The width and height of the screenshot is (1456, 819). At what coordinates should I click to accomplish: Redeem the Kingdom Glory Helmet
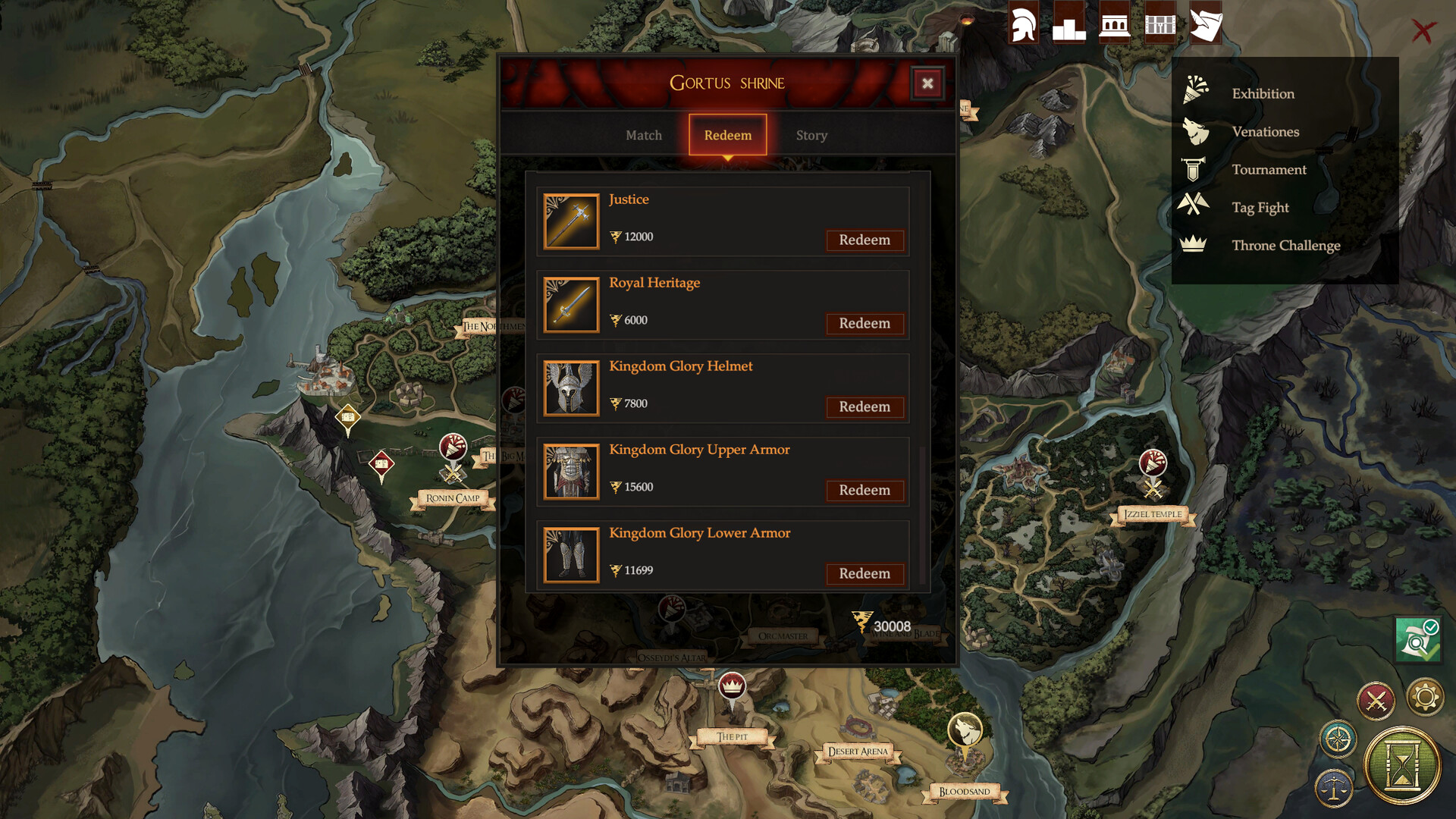pyautogui.click(x=864, y=407)
